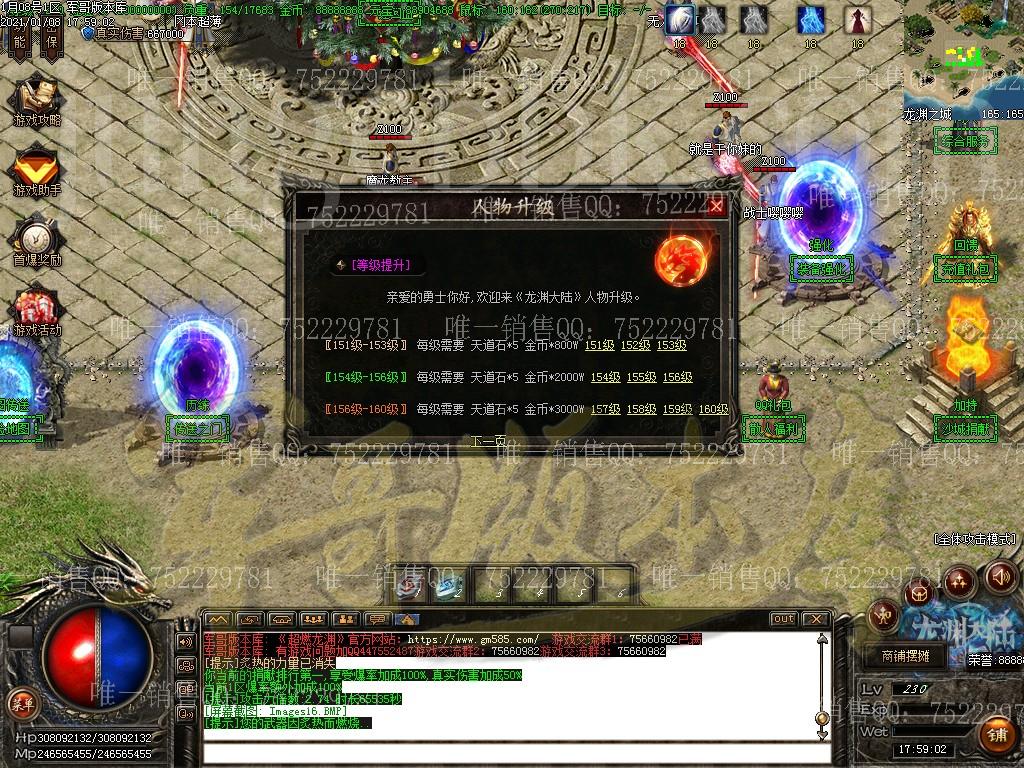Pick the 155级 level-up link
The image size is (1024, 768).
(x=641, y=377)
